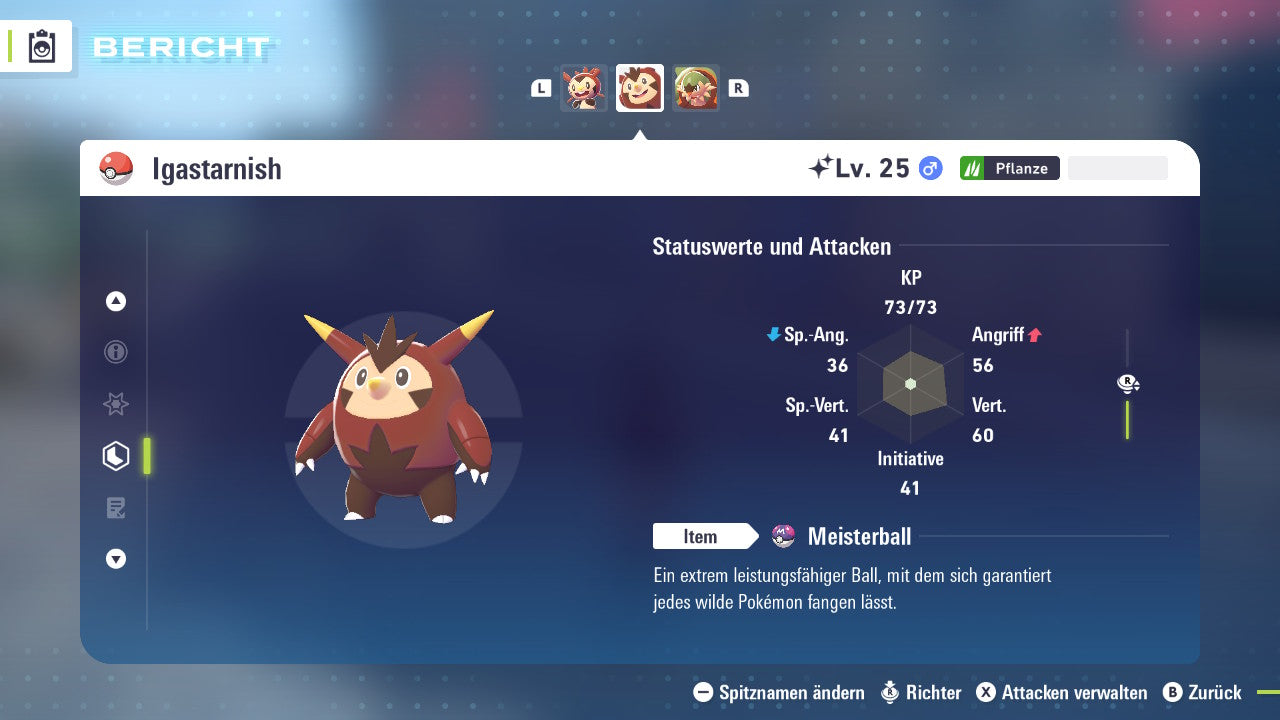Choose Spitznamen ändern in the bottom bar
Image resolution: width=1280 pixels, height=720 pixels.
pyautogui.click(x=791, y=692)
